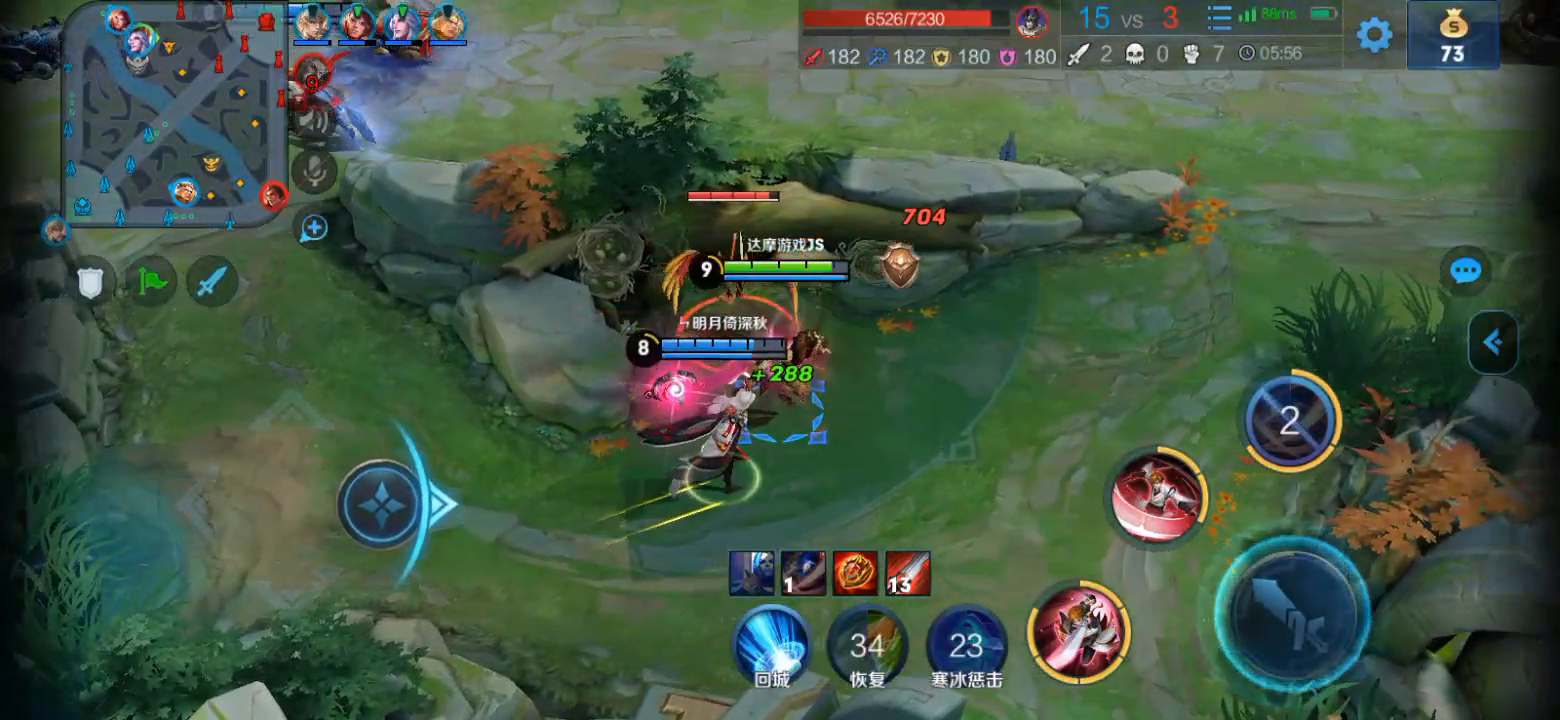Send the shield defend signal
This screenshot has width=1560, height=720.
[91, 282]
